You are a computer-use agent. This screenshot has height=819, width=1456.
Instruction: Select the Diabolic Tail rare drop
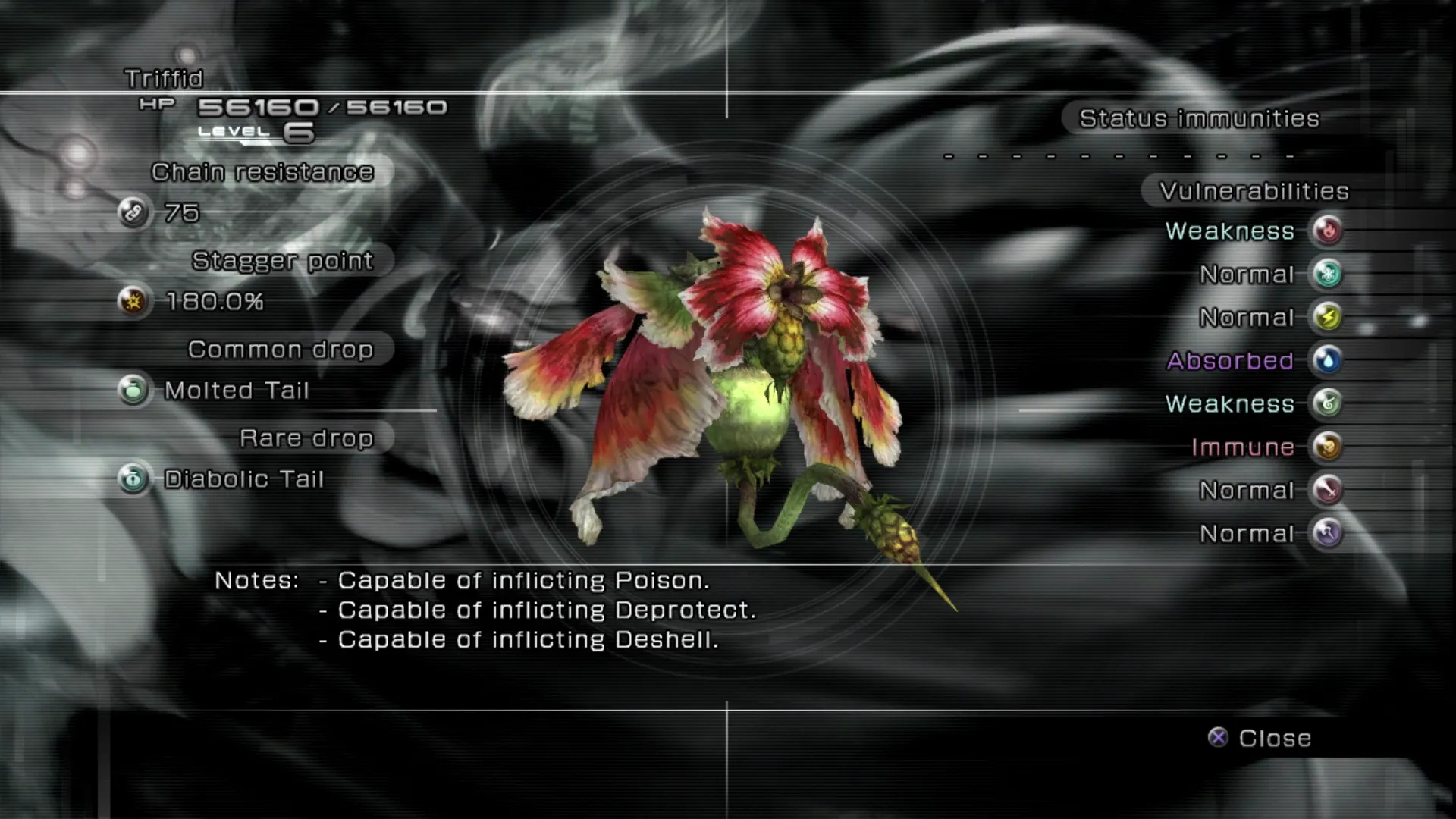tap(243, 479)
